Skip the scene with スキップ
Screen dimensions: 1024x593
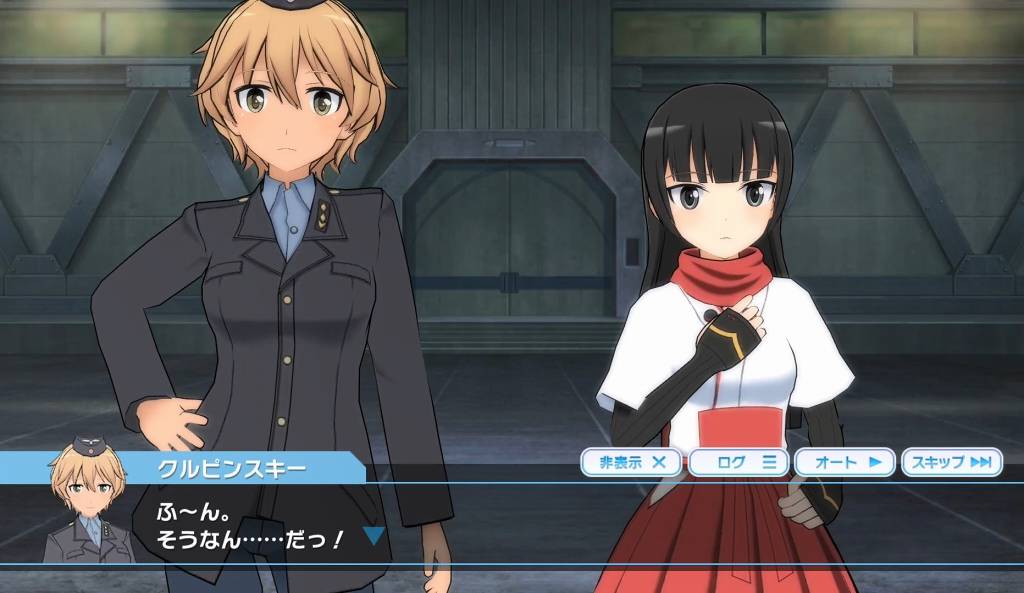click(951, 462)
